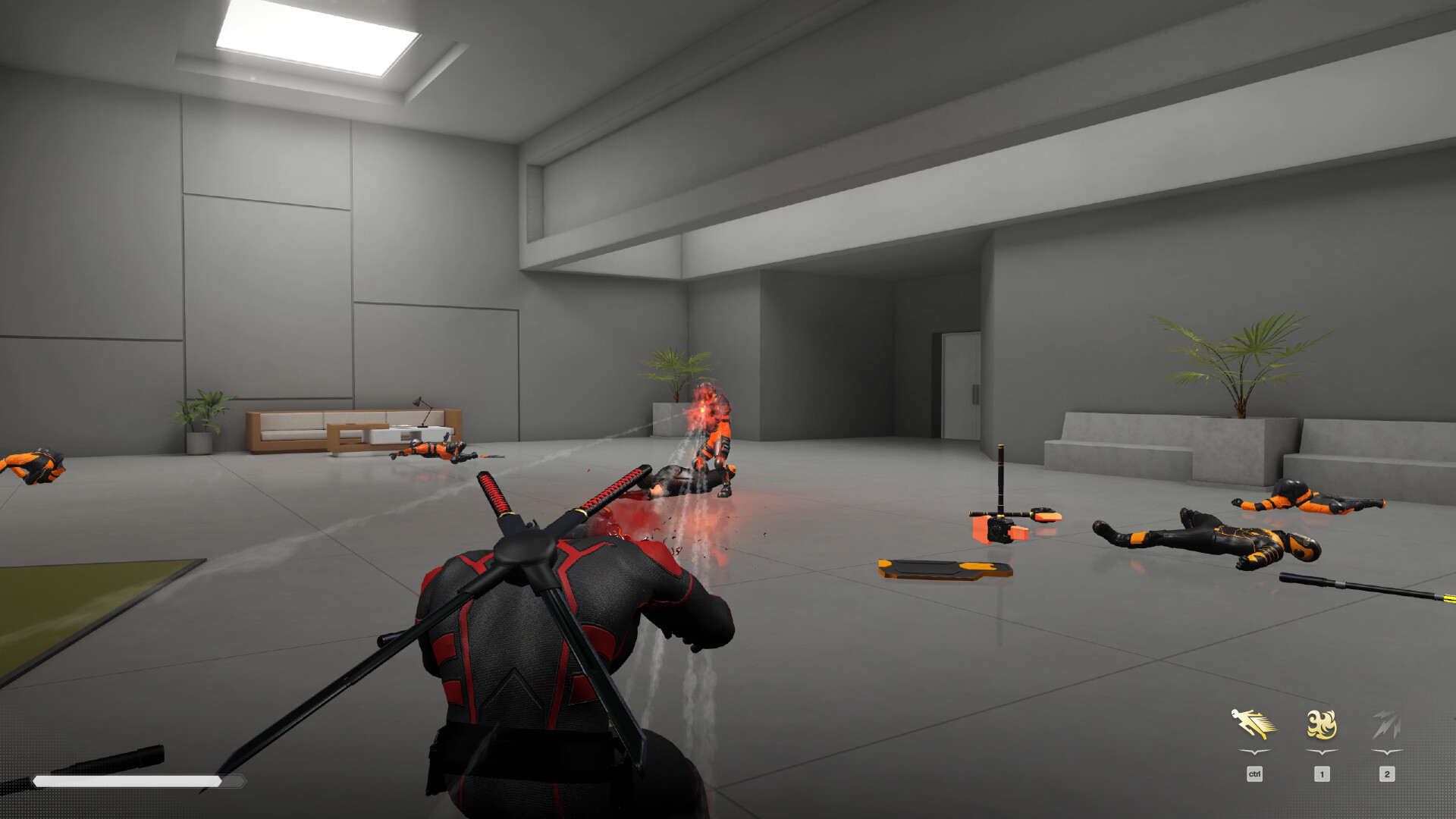Click the 1 keybind label below fire ability
Image resolution: width=1456 pixels, height=819 pixels.
point(1322,774)
